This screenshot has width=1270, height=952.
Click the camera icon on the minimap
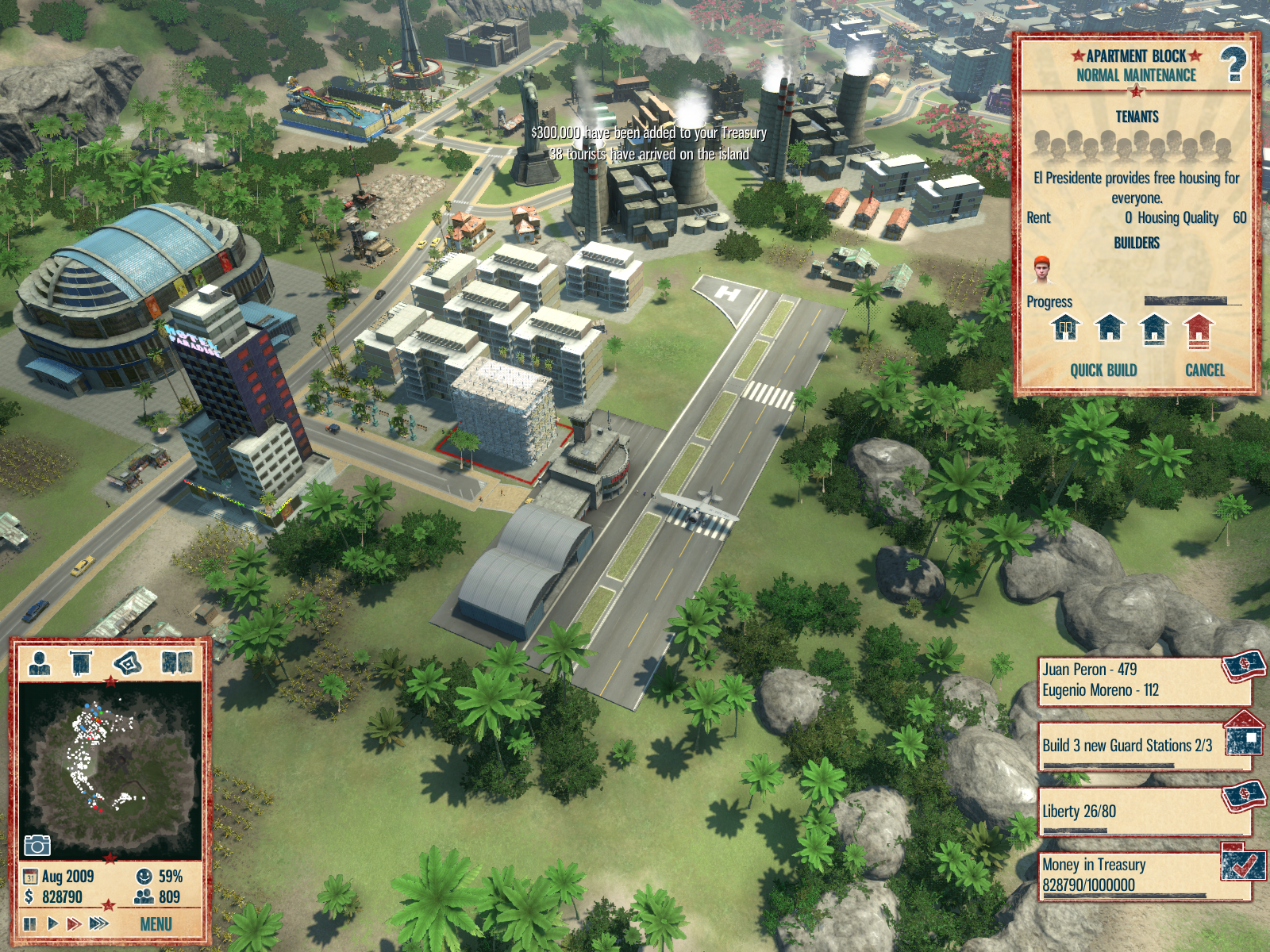click(37, 846)
